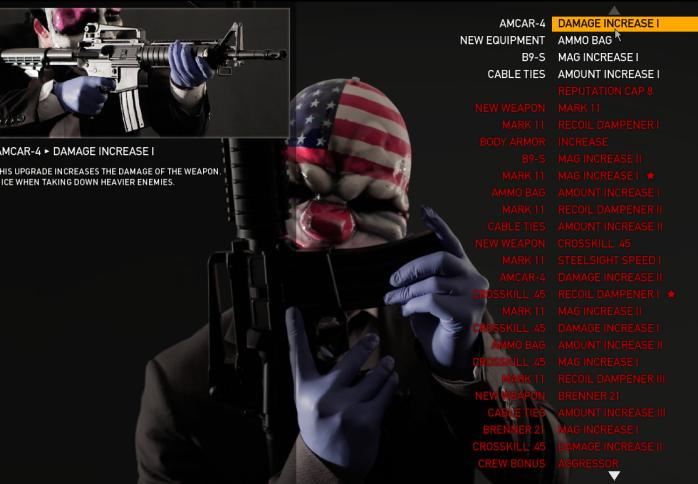Choose New Weapon Crosskill .45 entry
698x484 pixels.
pos(594,243)
